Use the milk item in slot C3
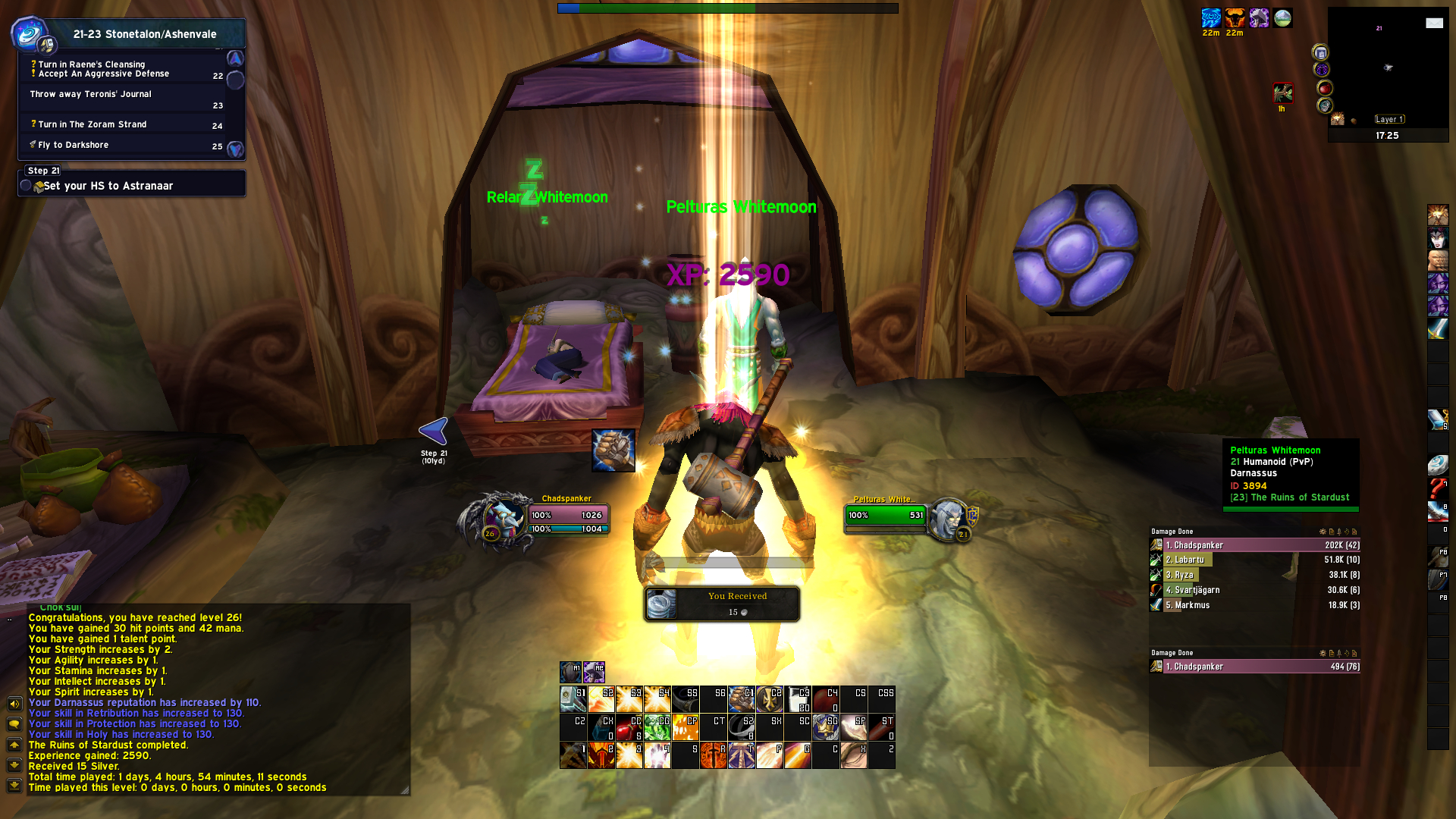 pos(798,699)
